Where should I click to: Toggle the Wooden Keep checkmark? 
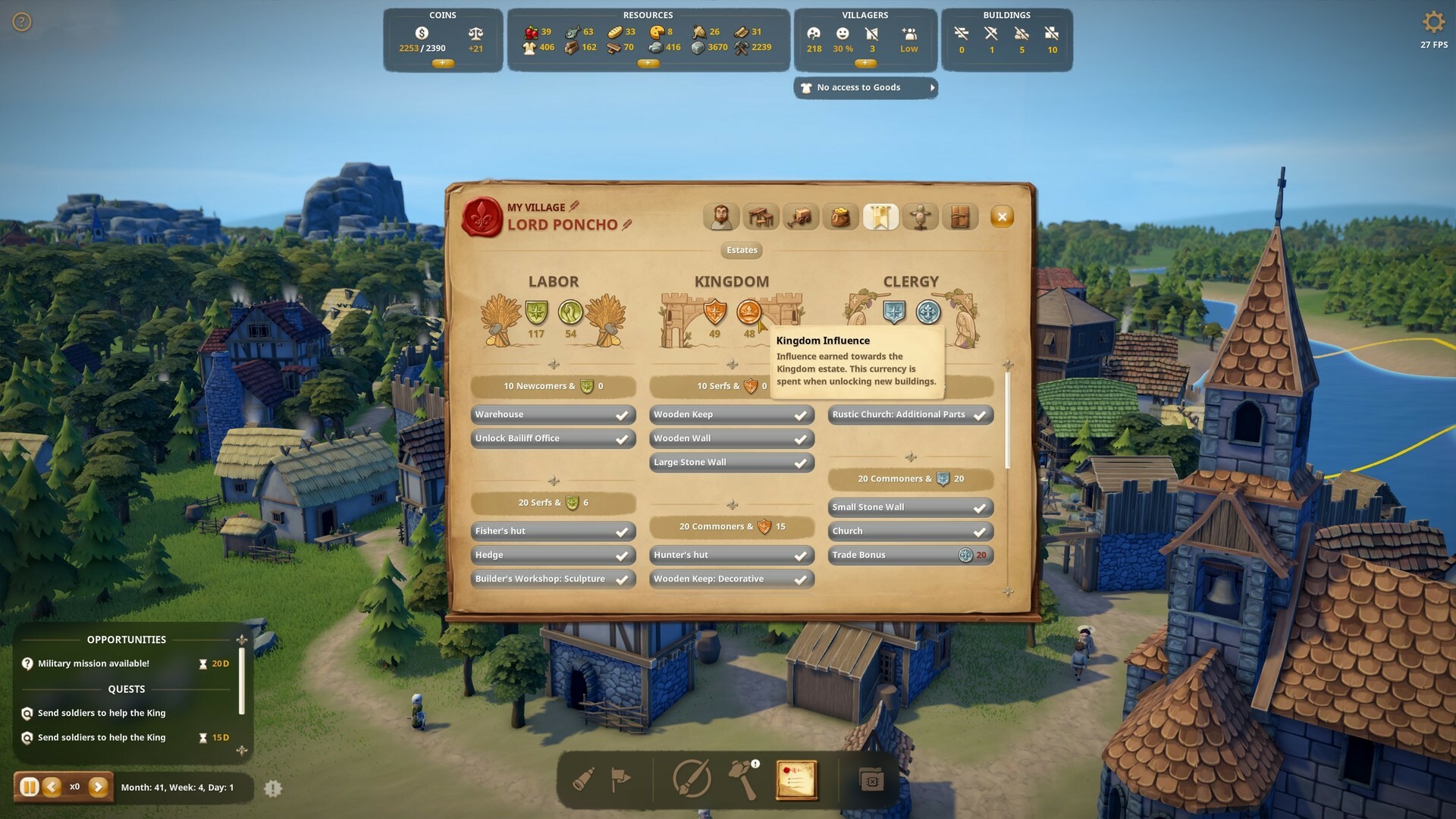800,414
